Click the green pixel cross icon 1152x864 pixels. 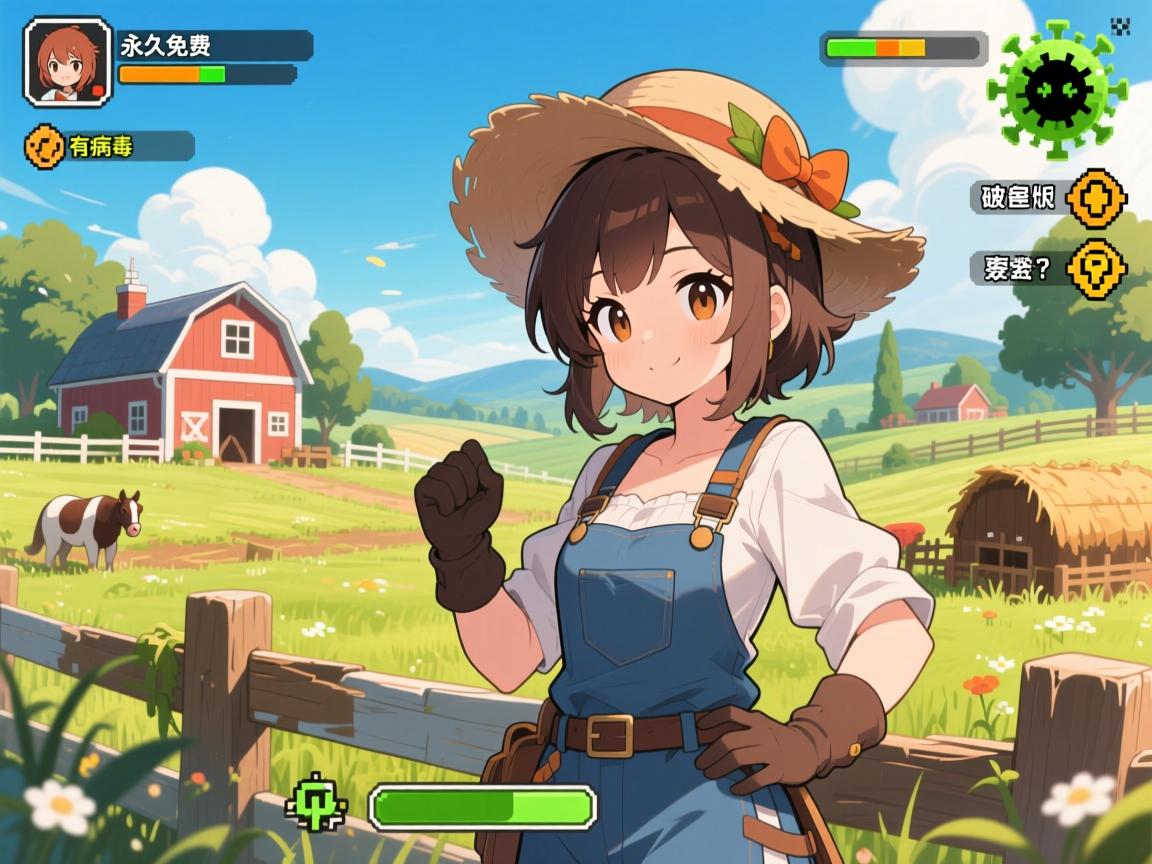tap(316, 805)
